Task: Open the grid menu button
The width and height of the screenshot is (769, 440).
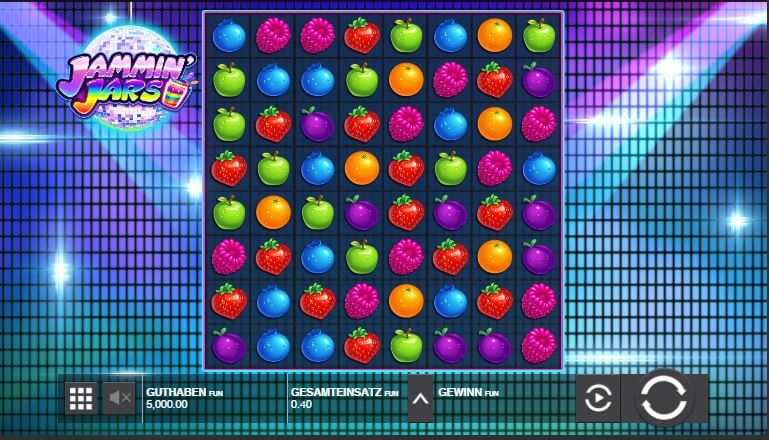Action: click(80, 399)
